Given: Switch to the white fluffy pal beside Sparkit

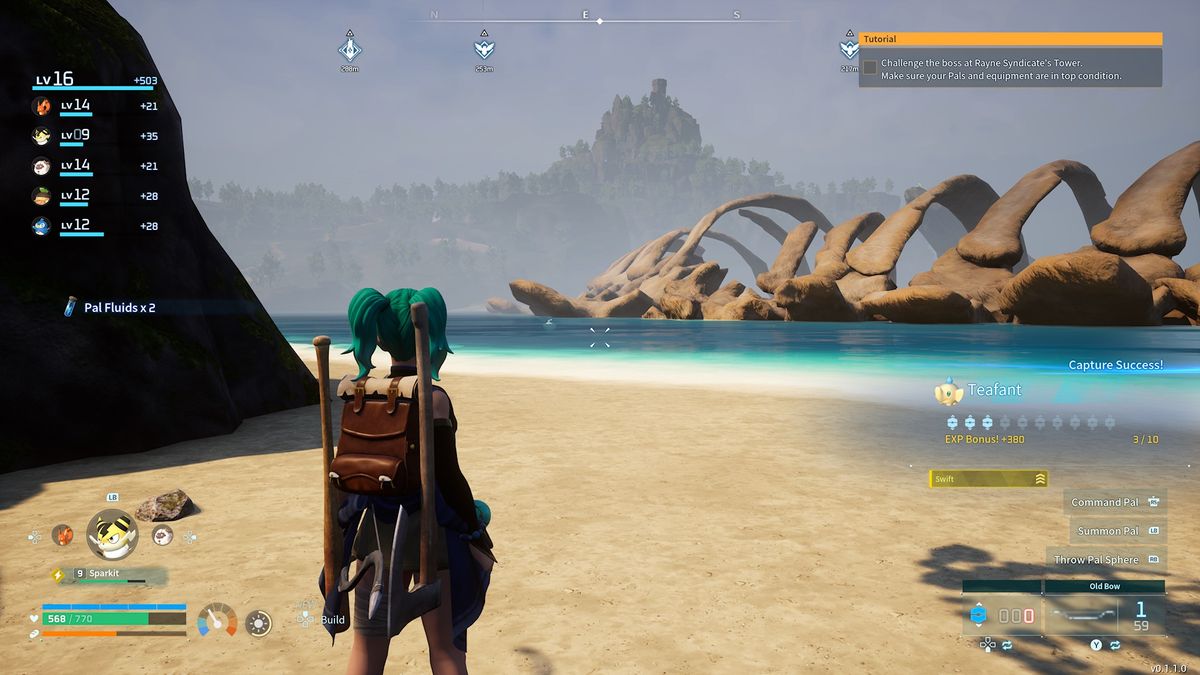Looking at the screenshot, I should (x=162, y=535).
